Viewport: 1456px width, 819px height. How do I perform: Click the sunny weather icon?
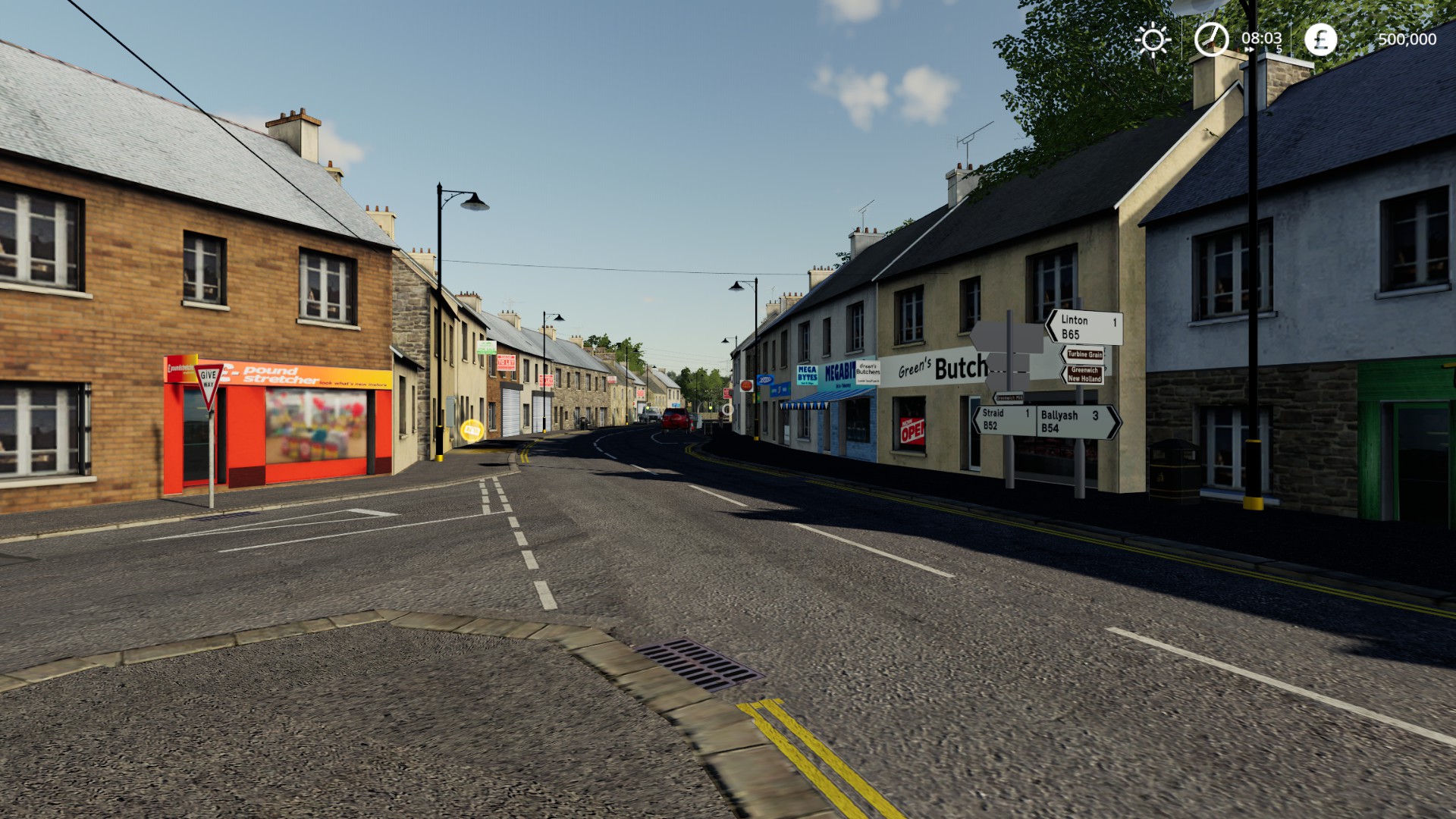[1153, 39]
